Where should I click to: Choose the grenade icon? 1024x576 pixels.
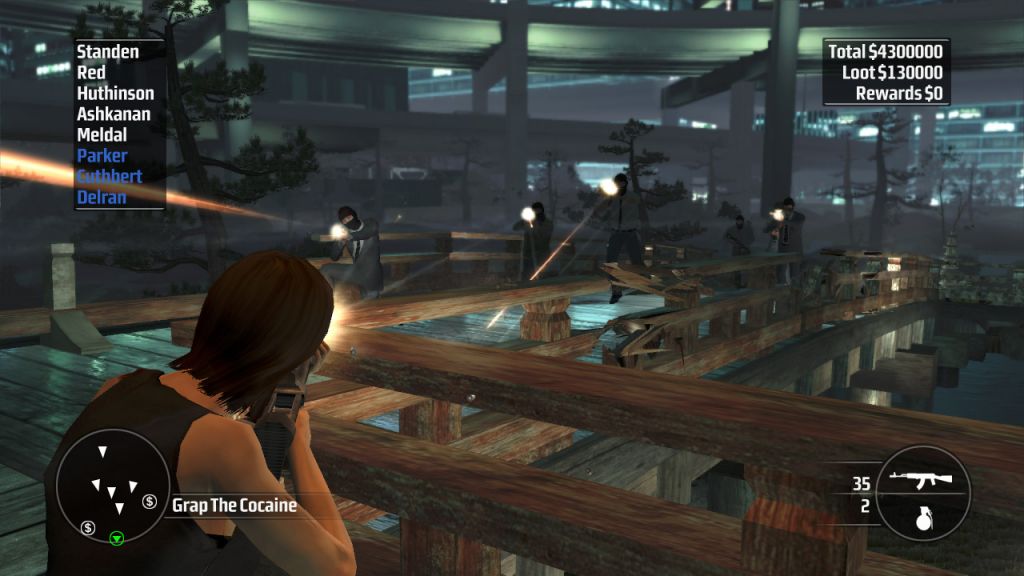[922, 516]
